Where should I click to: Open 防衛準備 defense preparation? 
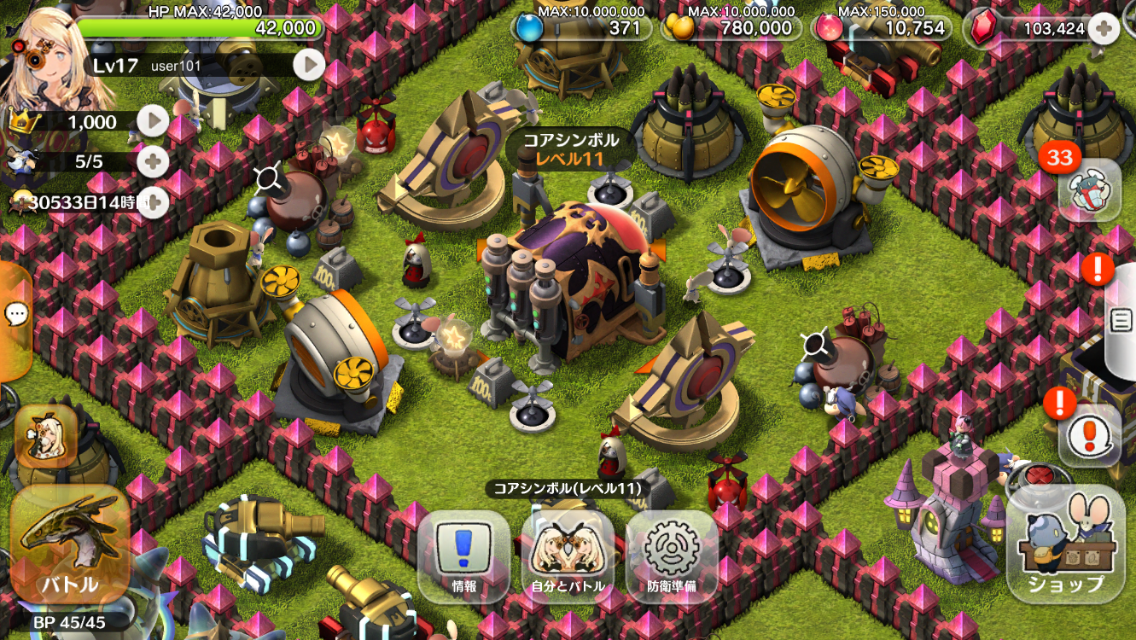(x=672, y=557)
